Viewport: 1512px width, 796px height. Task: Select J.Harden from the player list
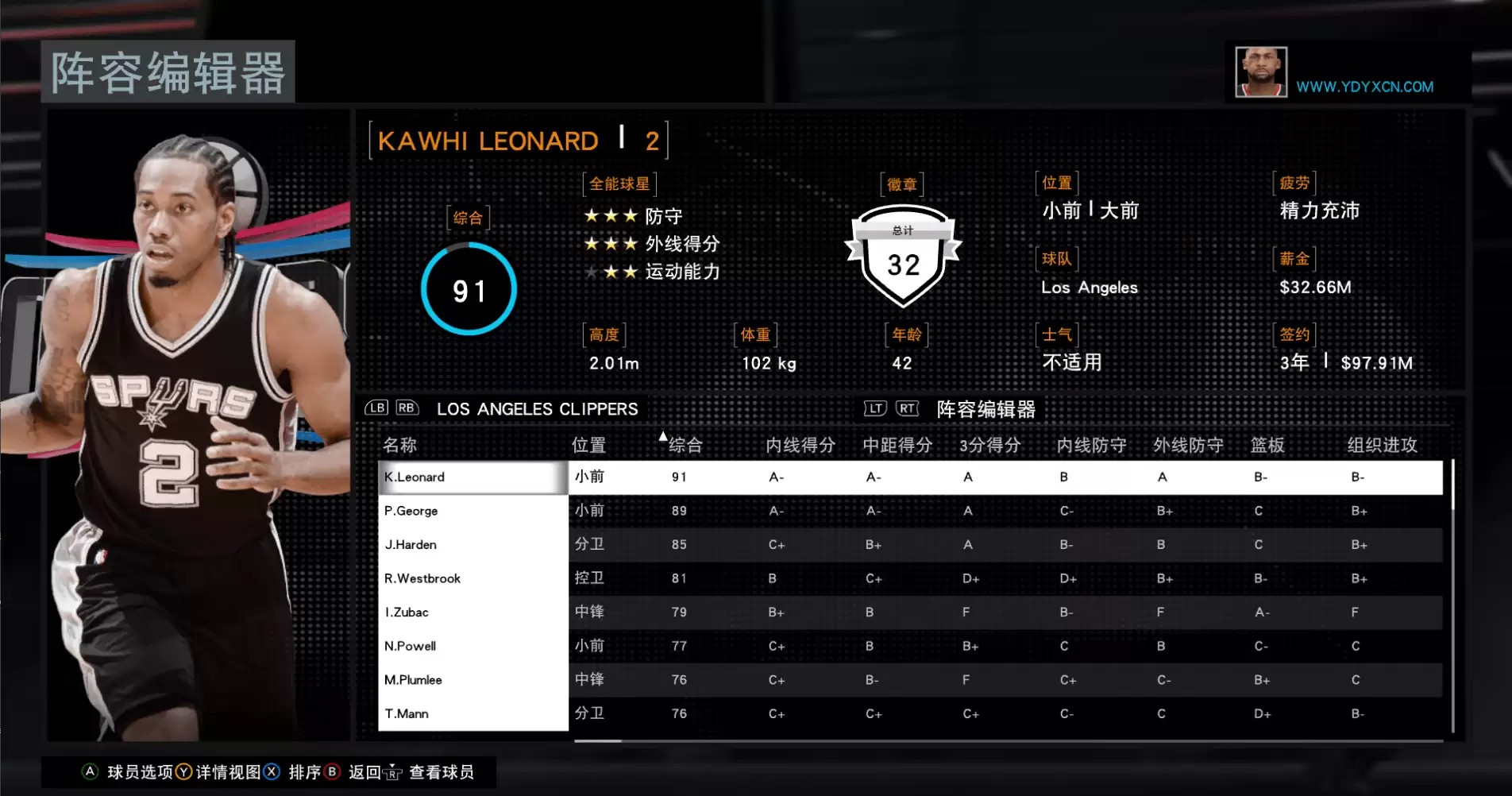(x=472, y=545)
